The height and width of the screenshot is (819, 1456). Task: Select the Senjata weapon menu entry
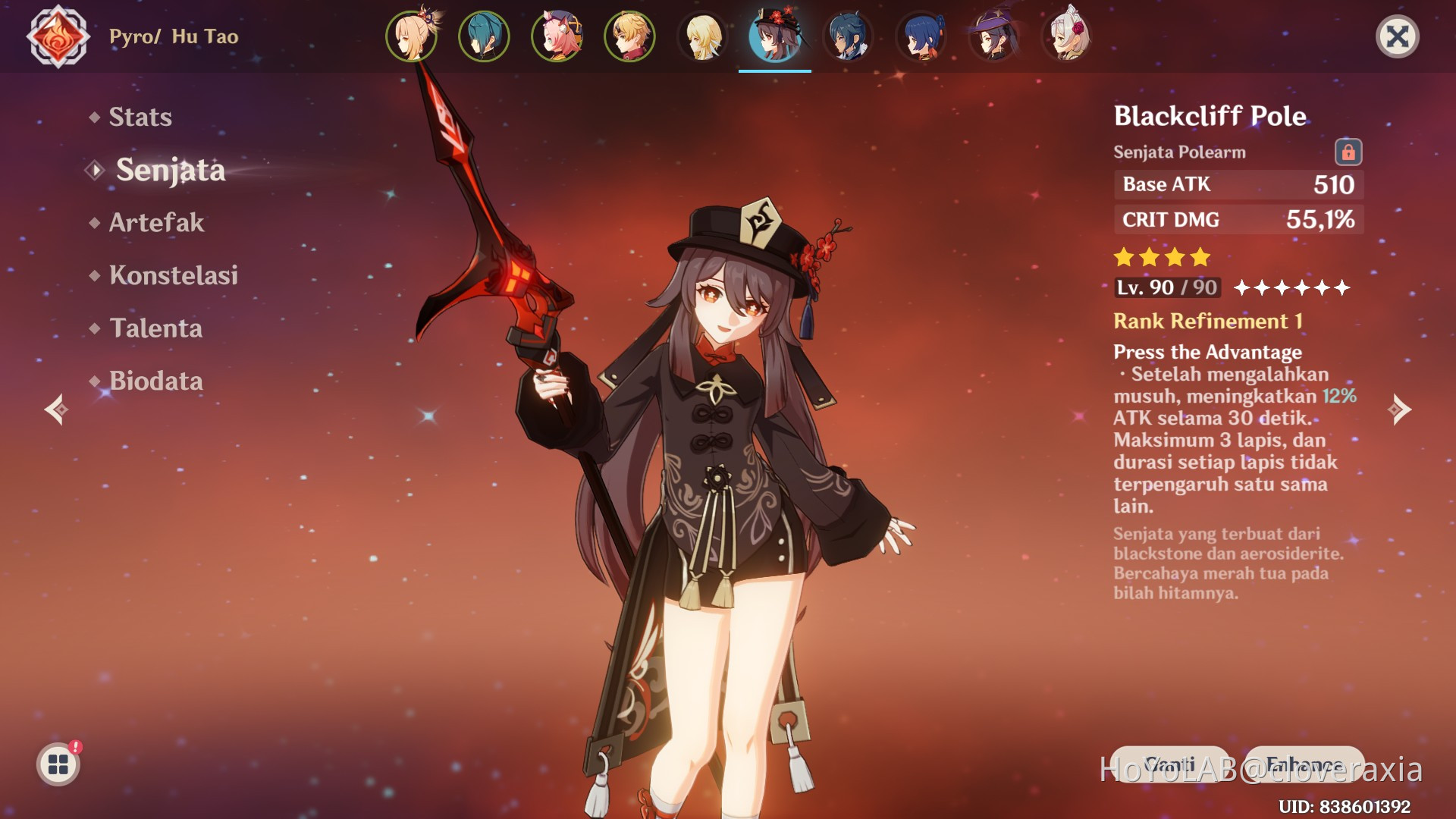(170, 170)
